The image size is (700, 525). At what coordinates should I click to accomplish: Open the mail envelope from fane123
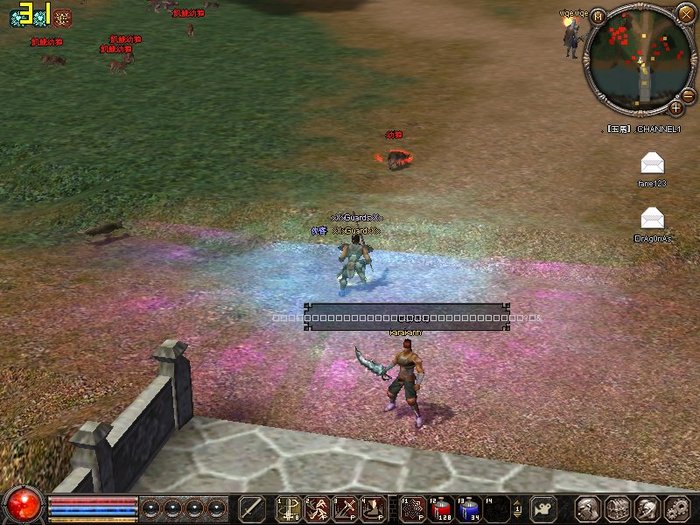click(x=652, y=163)
